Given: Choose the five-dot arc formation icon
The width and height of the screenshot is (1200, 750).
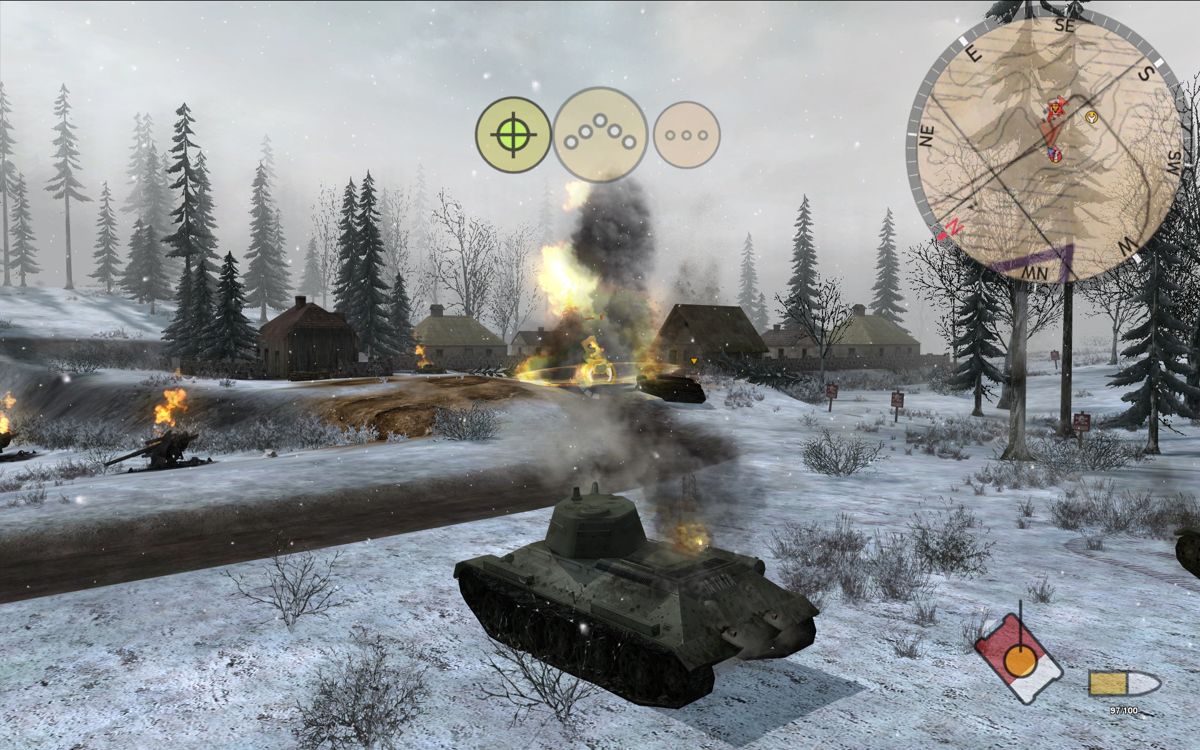Looking at the screenshot, I should tap(600, 135).
